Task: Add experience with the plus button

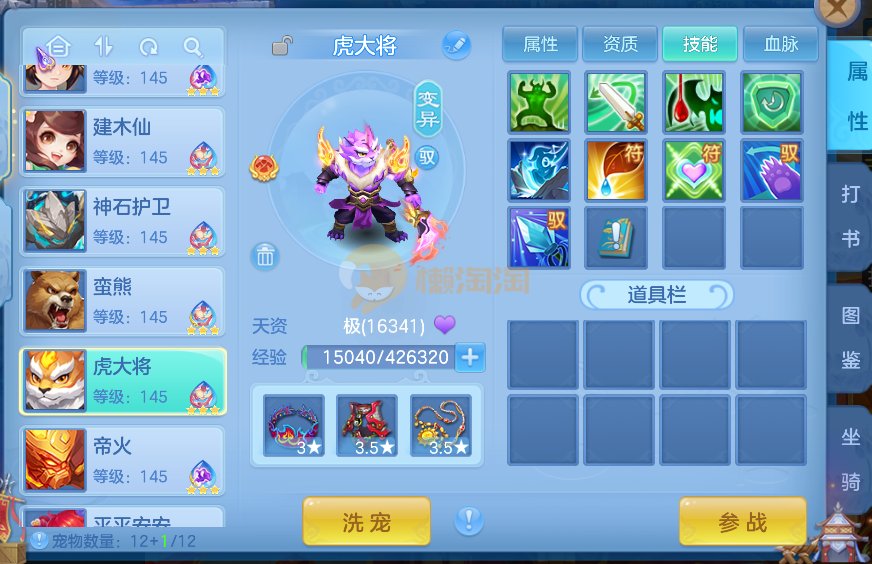Action: tap(469, 357)
